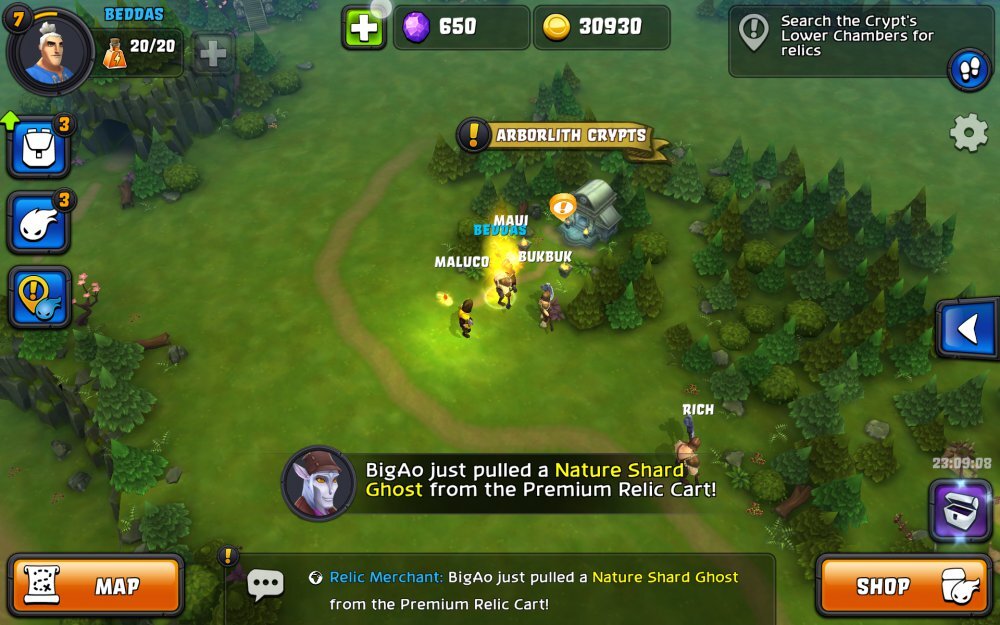
Task: Activate the blue footprints auto-walk button
Action: pos(968,70)
